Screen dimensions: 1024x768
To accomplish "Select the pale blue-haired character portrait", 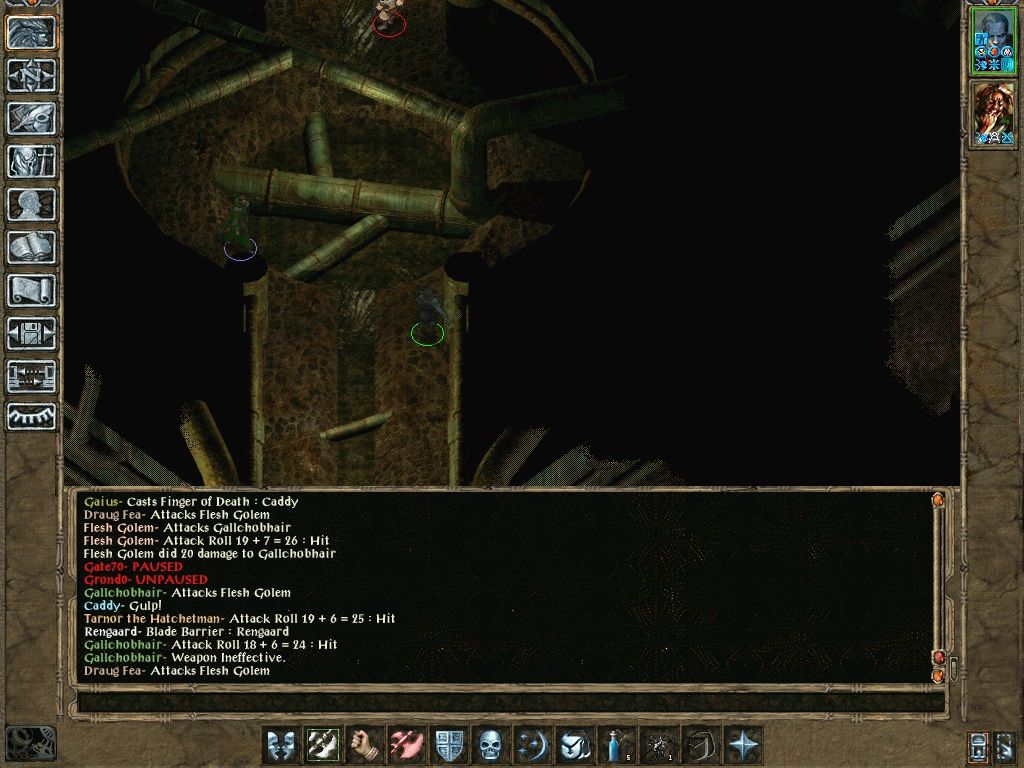I will pos(993,41).
